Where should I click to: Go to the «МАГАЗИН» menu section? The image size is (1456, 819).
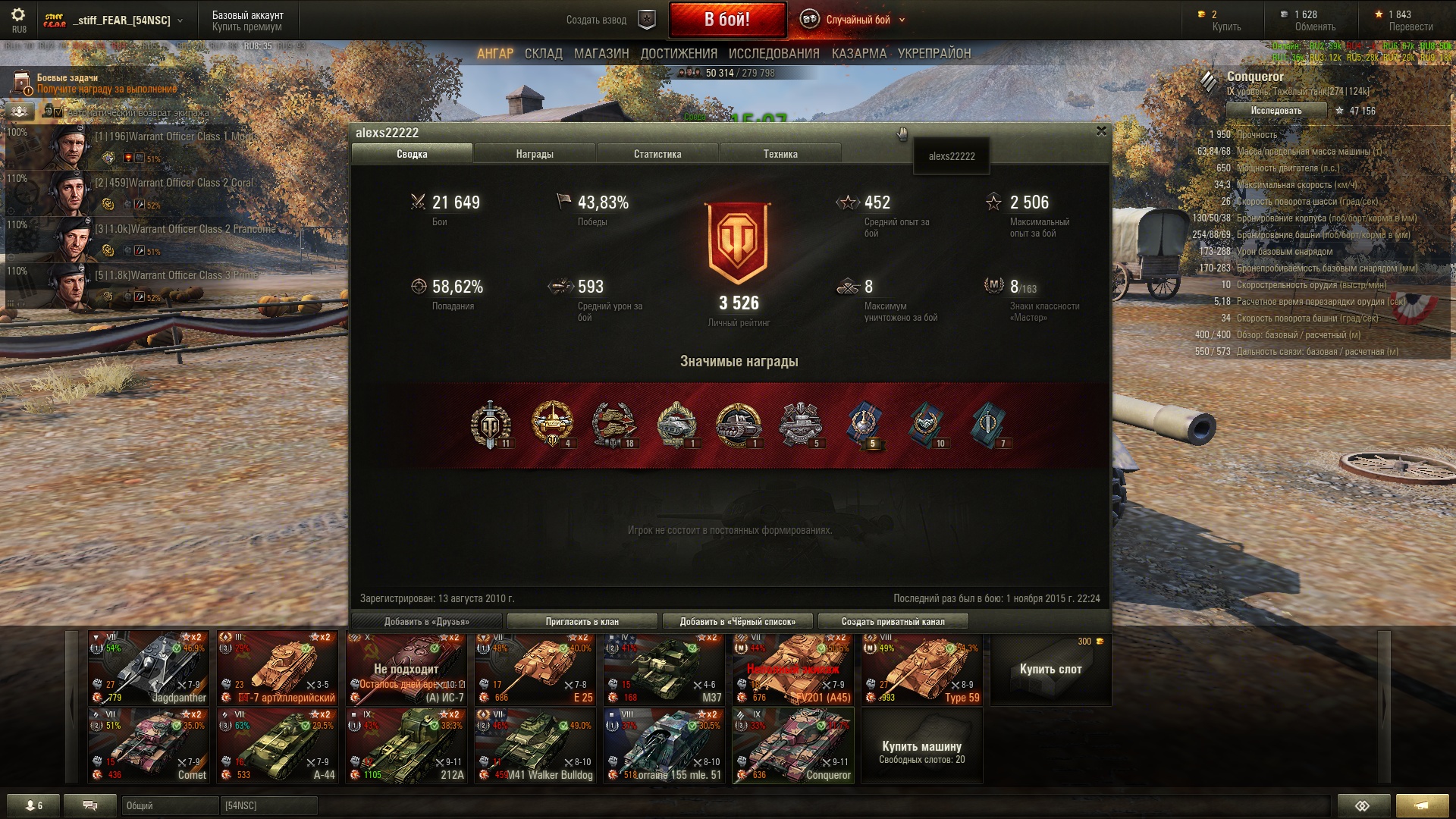tap(601, 54)
